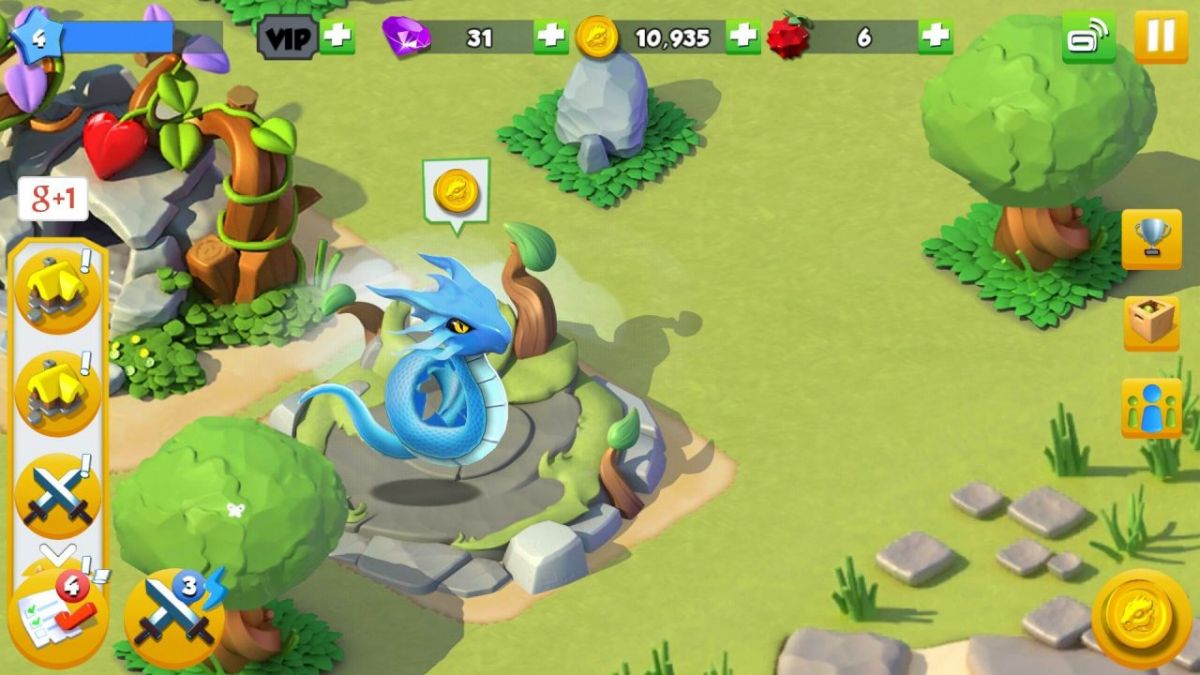1200x675 pixels.
Task: Open VIP membership plus button
Action: click(337, 37)
